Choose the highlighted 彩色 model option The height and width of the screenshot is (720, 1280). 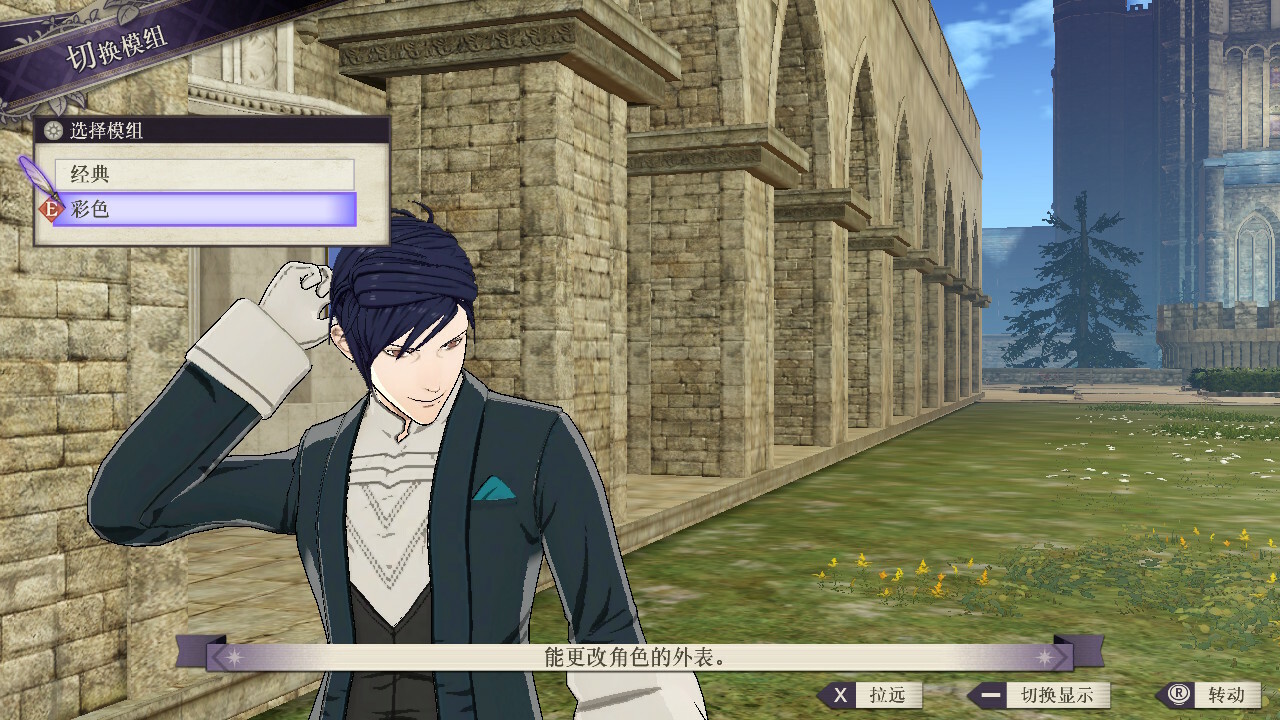tap(204, 210)
